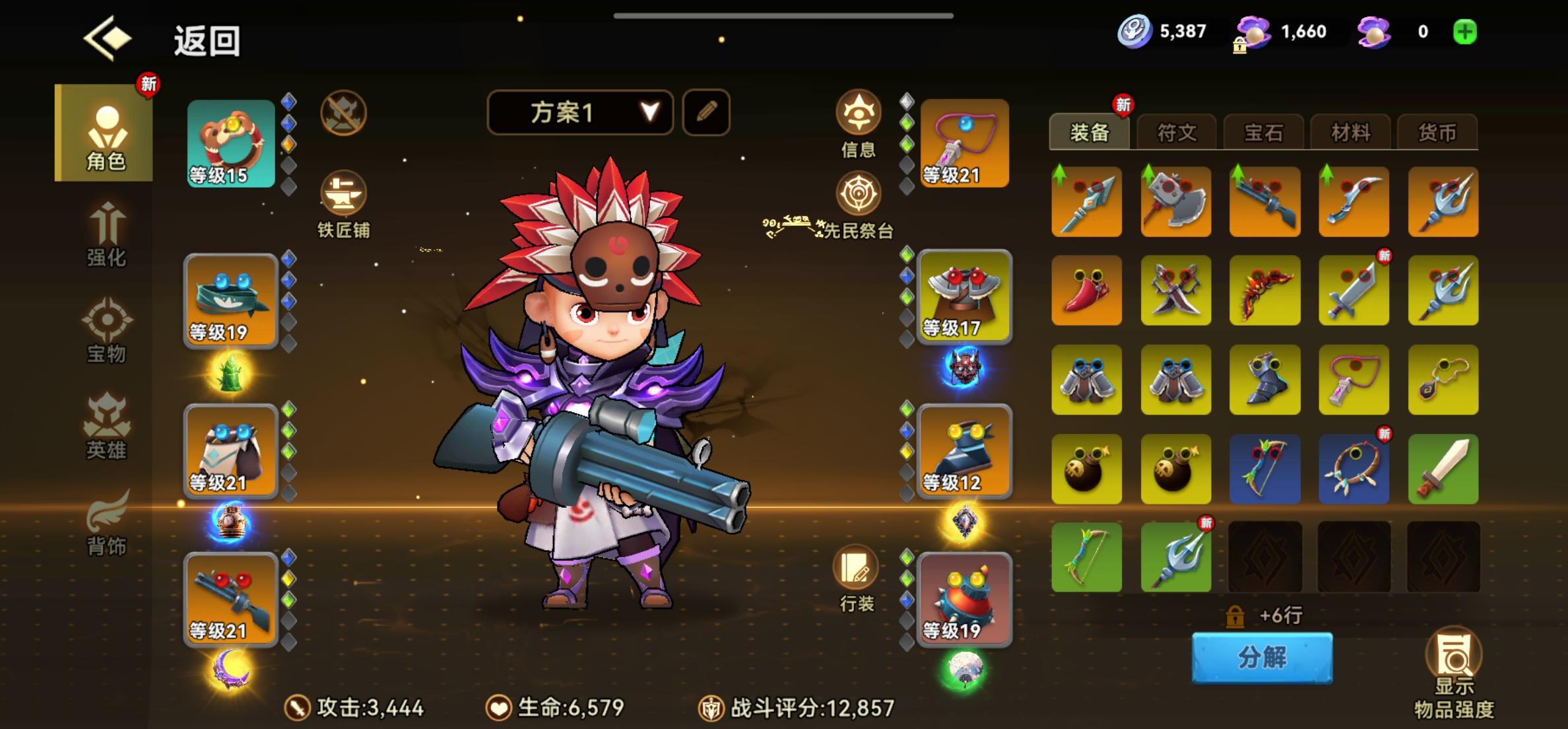1568x729 pixels.
Task: Edit the loadout name with the pencil icon
Action: (x=705, y=113)
